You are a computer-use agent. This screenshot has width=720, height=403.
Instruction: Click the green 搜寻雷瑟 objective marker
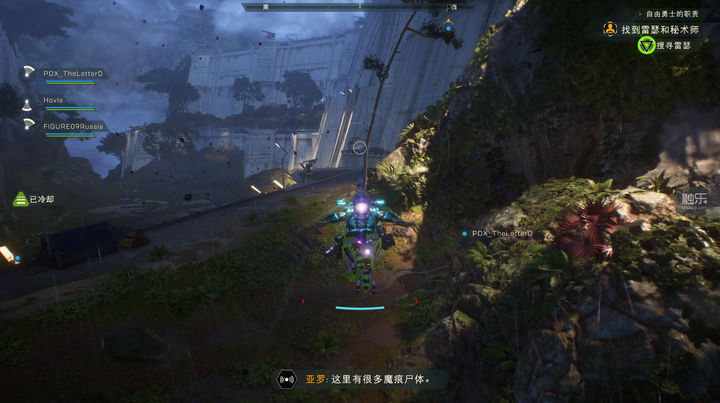click(646, 46)
